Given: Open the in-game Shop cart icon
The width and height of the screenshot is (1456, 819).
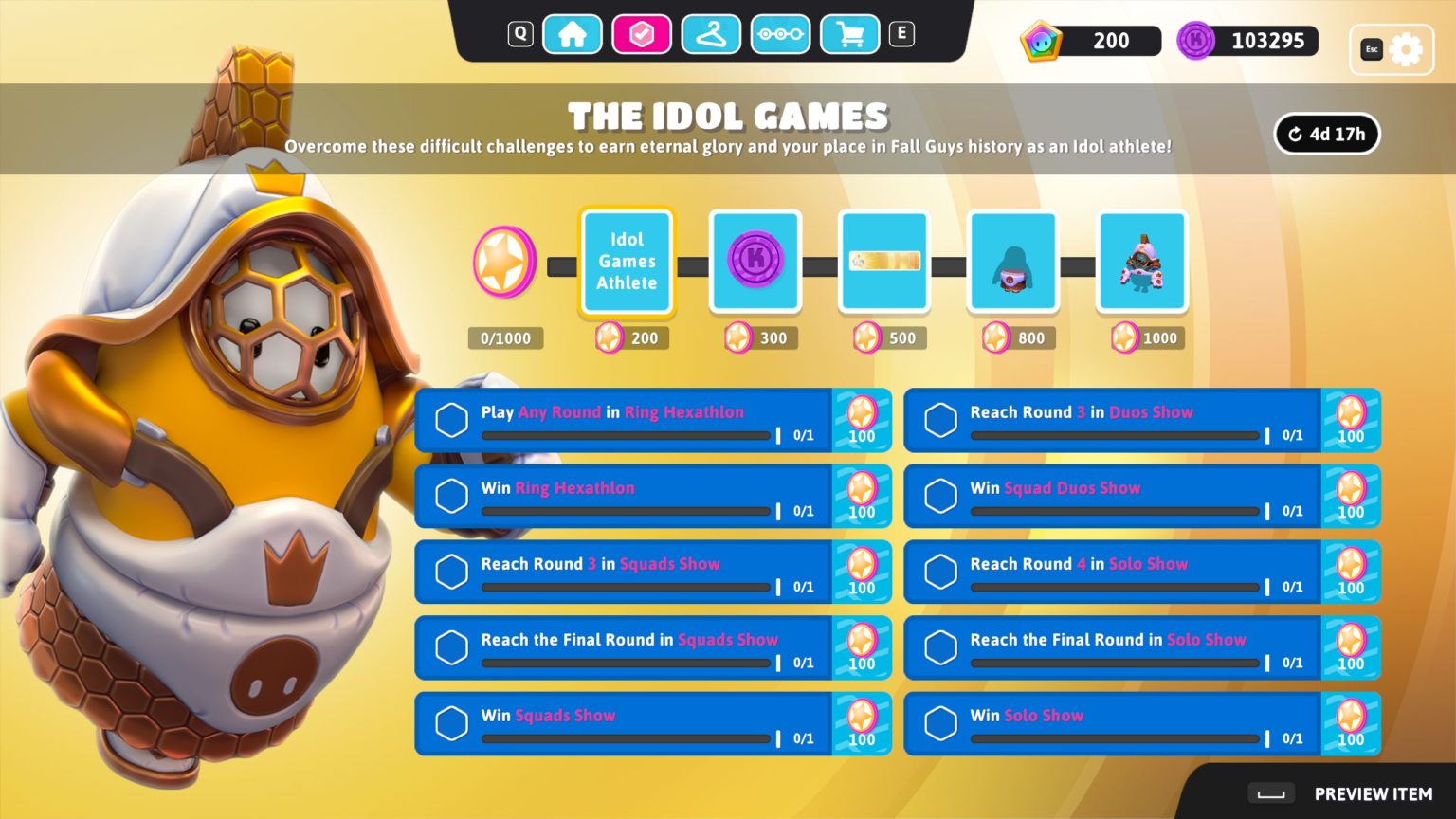Looking at the screenshot, I should click(x=849, y=33).
